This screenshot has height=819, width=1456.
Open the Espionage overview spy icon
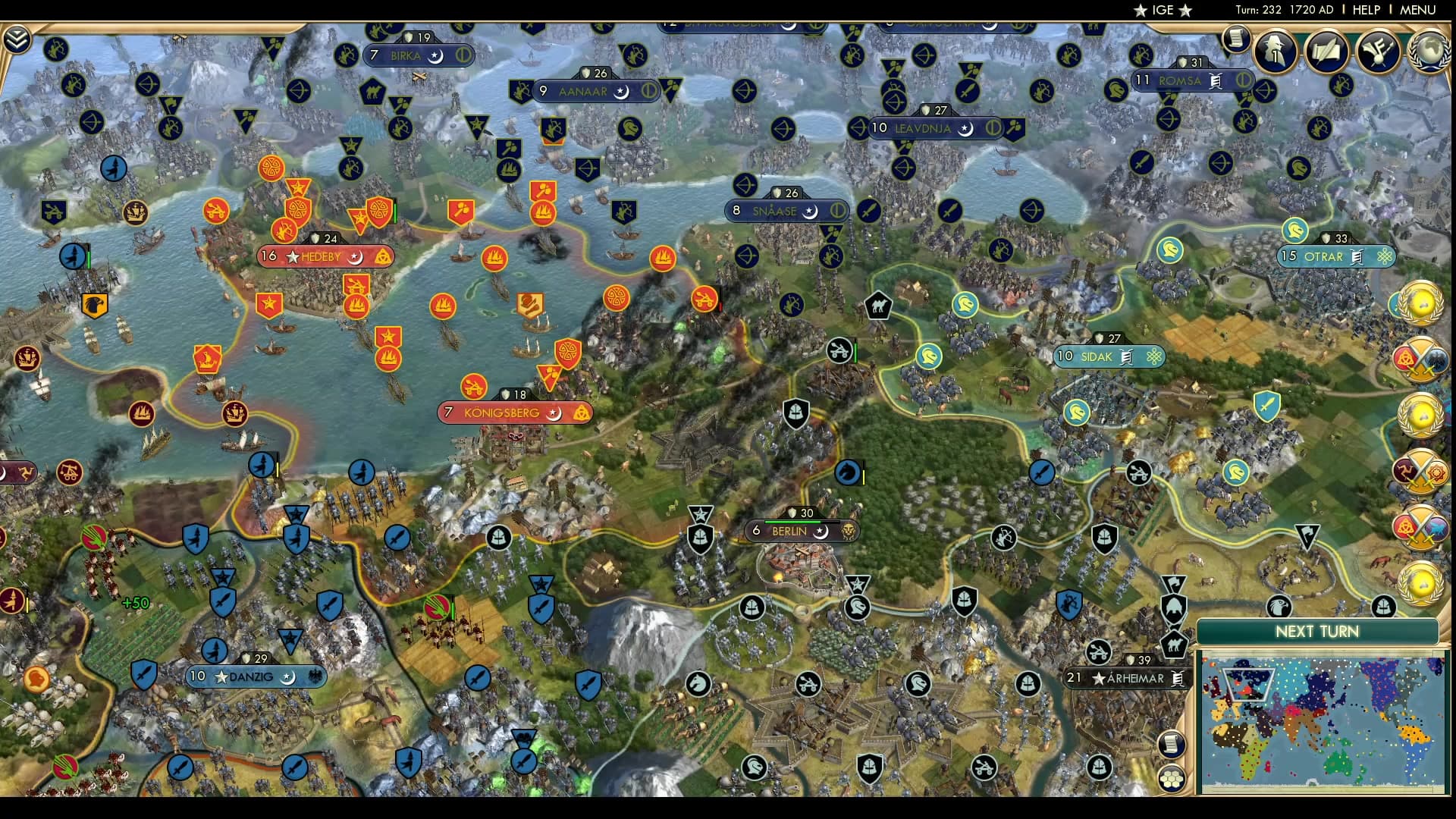point(1274,52)
